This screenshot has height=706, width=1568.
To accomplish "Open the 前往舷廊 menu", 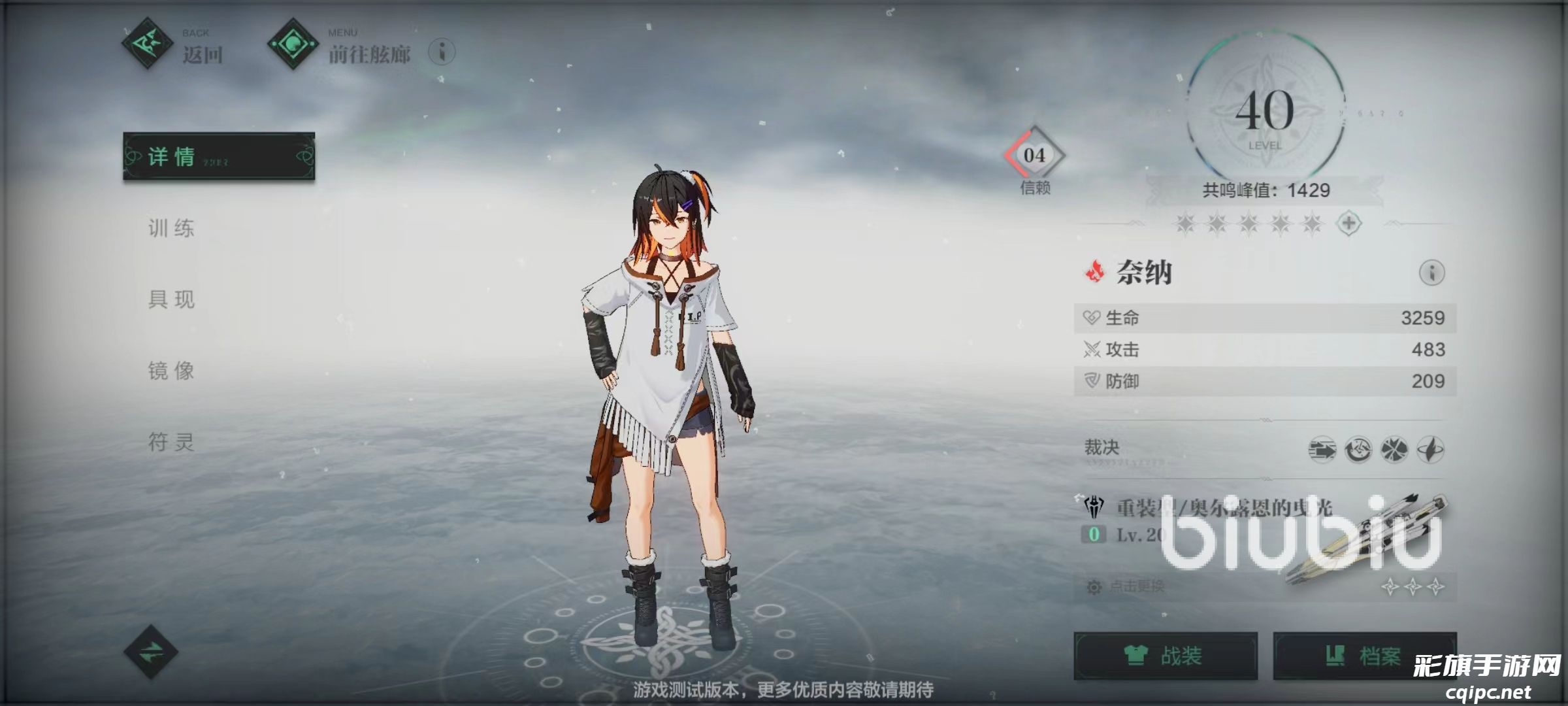I will pos(340,46).
